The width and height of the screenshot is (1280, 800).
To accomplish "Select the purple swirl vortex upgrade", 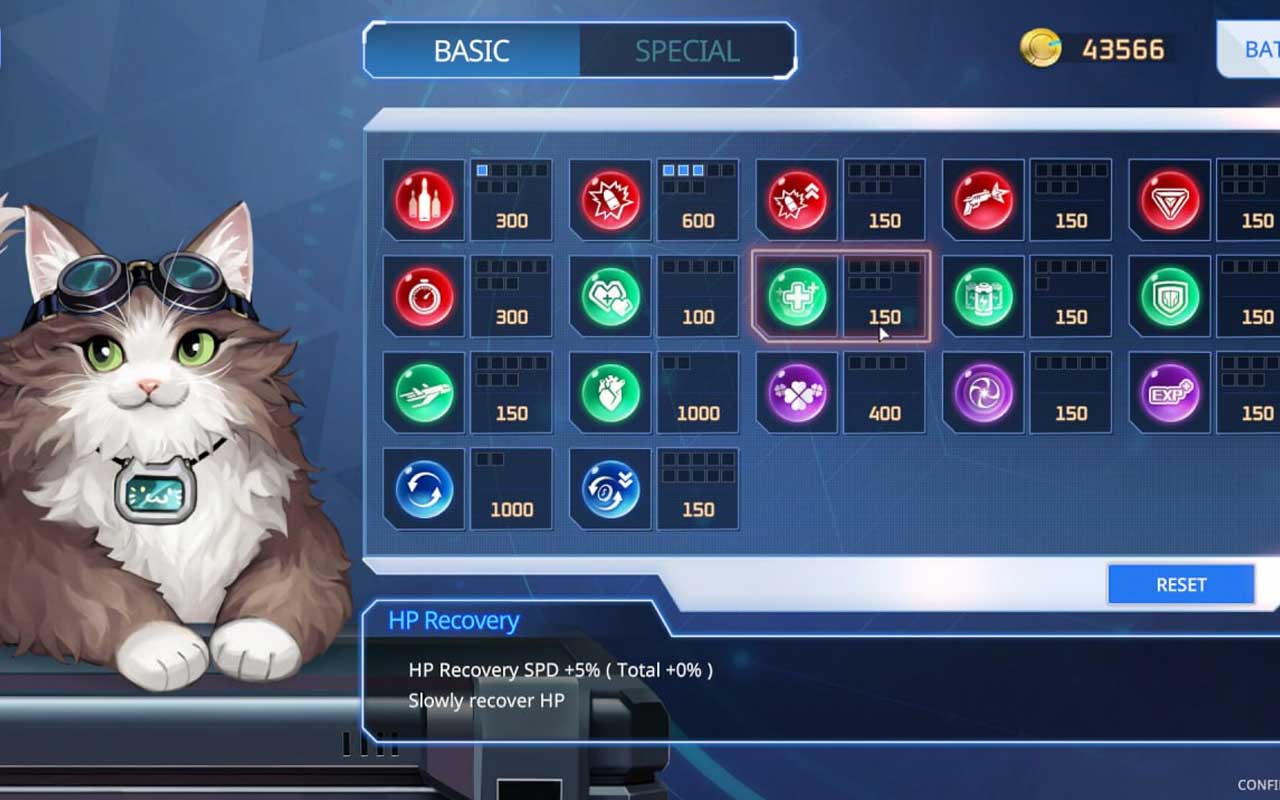I will [984, 393].
